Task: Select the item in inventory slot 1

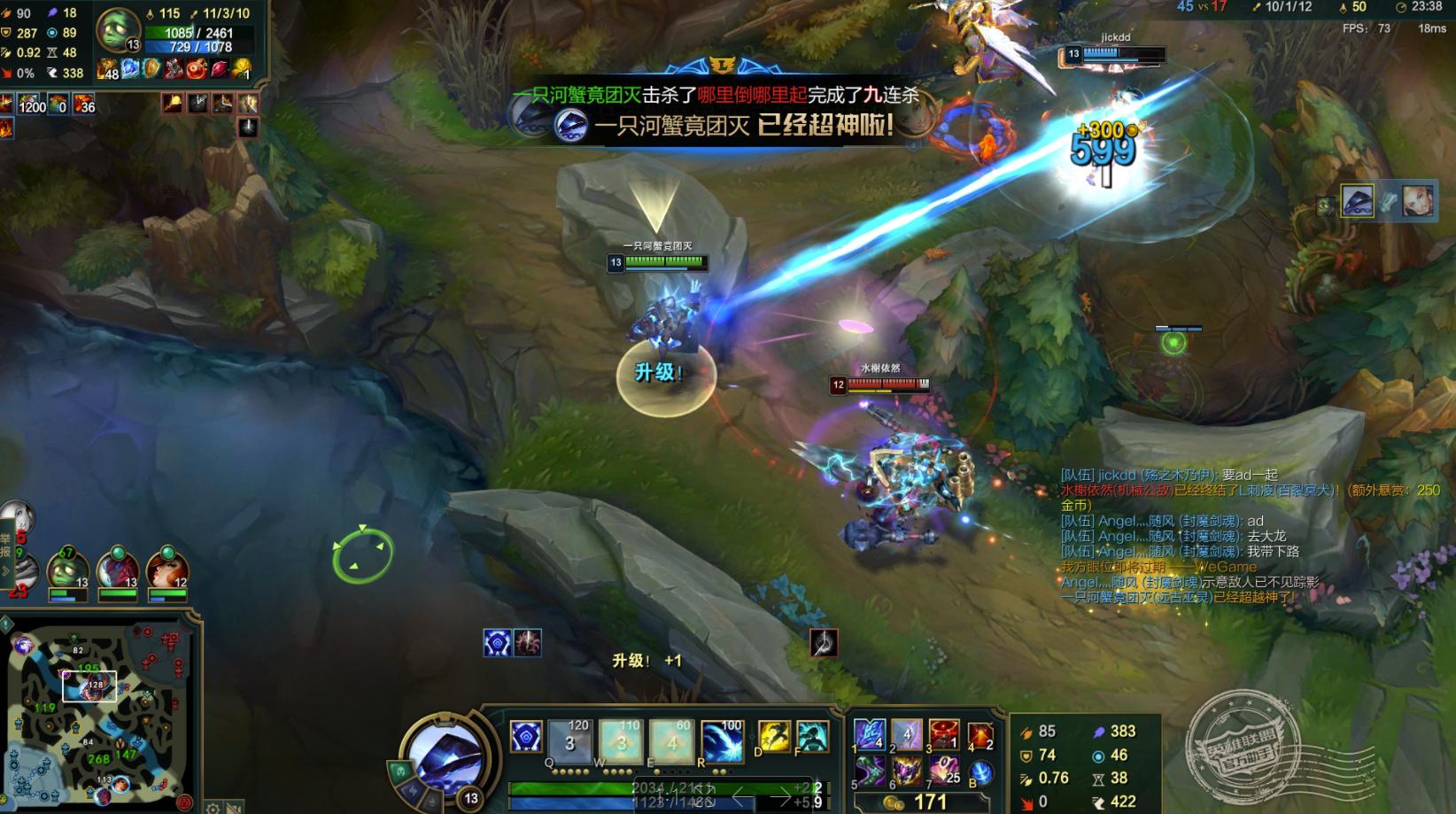Action: tap(869, 735)
